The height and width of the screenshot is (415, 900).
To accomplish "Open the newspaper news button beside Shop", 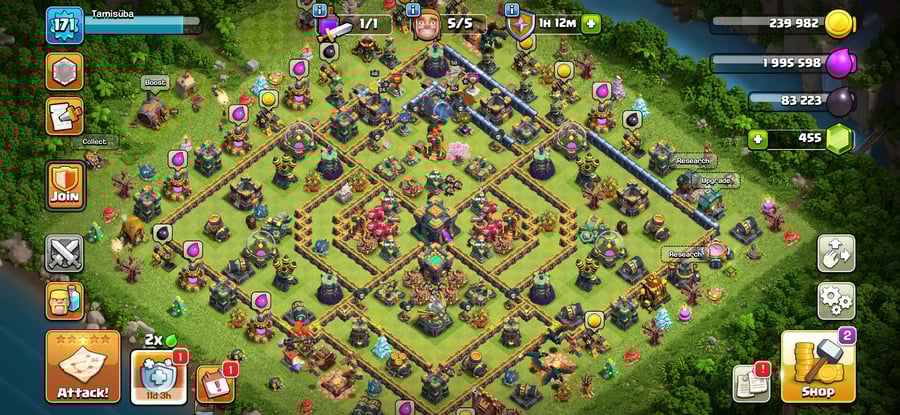I will 751,382.
